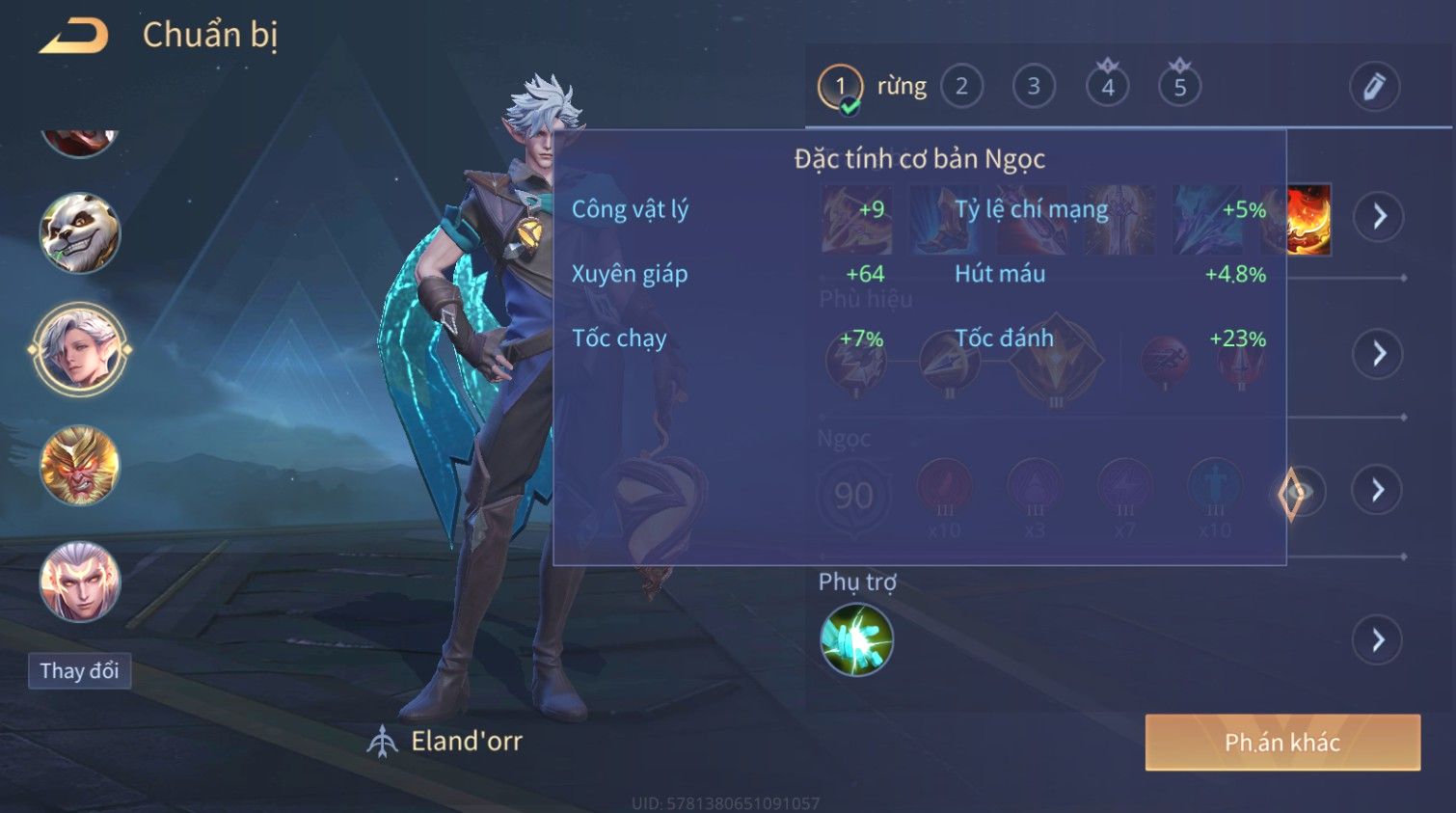Click the Ph.án khác button

tap(1282, 743)
